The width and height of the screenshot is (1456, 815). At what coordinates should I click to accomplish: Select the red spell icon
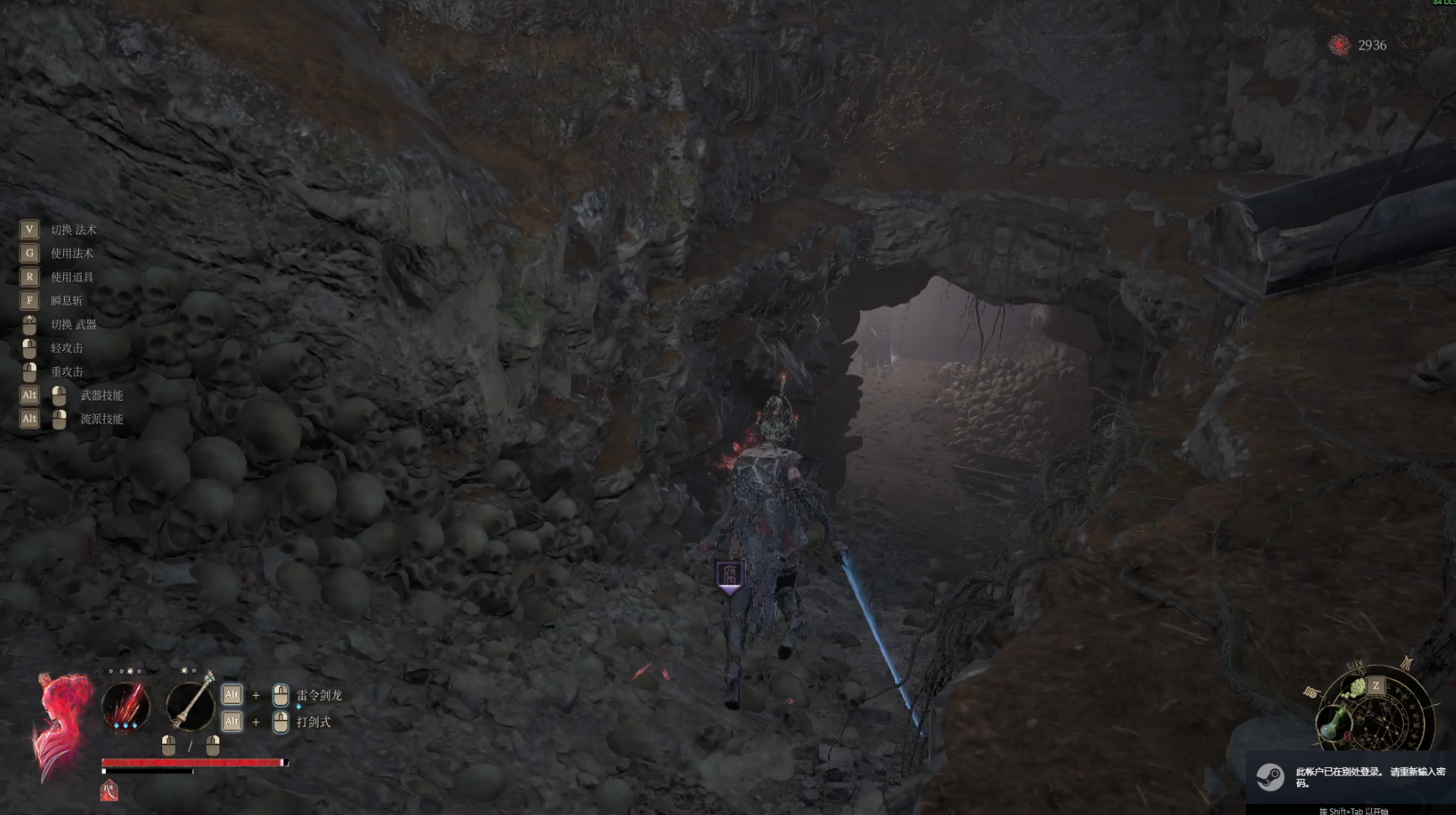tap(125, 705)
